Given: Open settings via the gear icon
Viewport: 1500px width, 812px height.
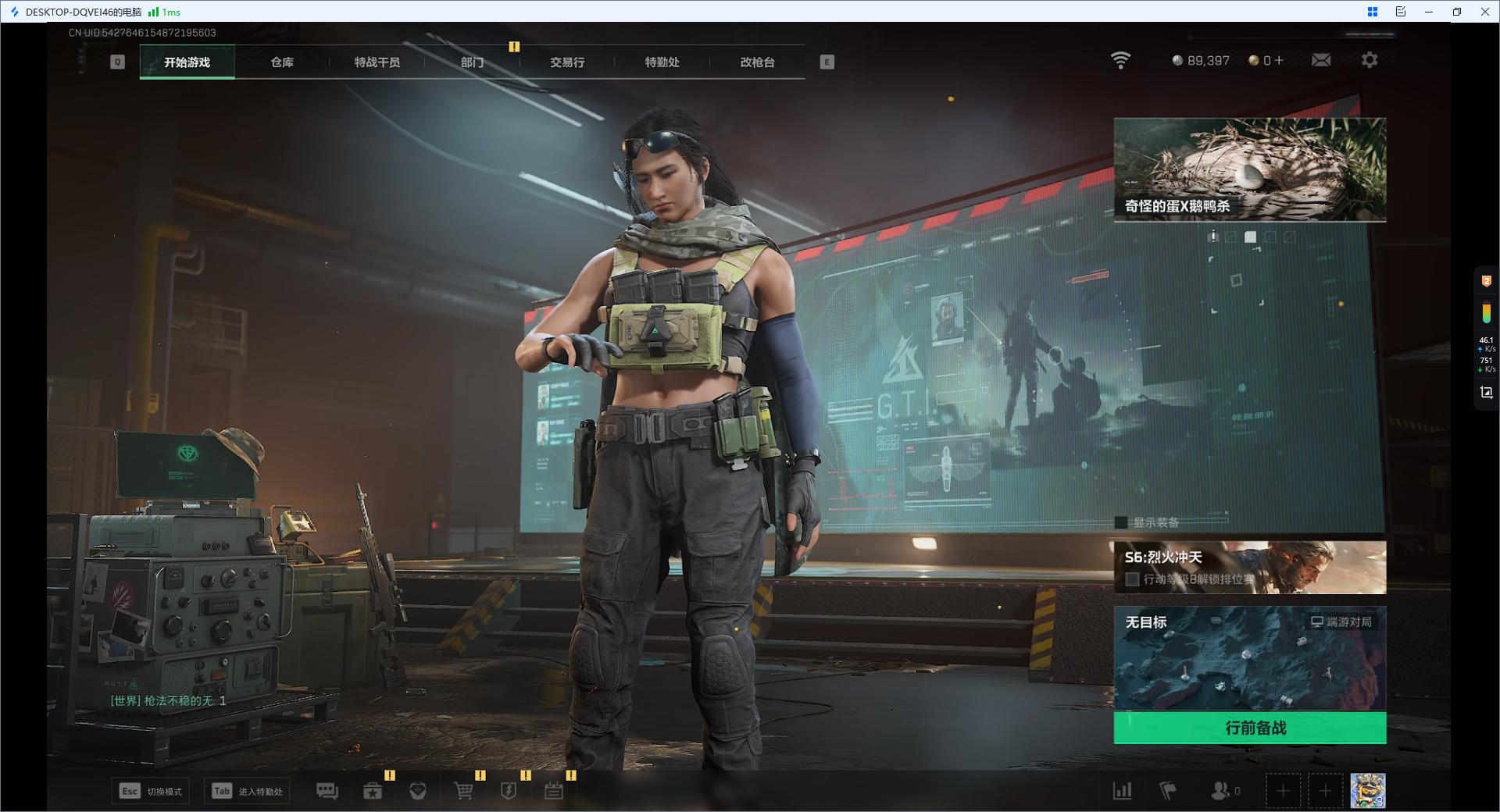Looking at the screenshot, I should (x=1370, y=60).
